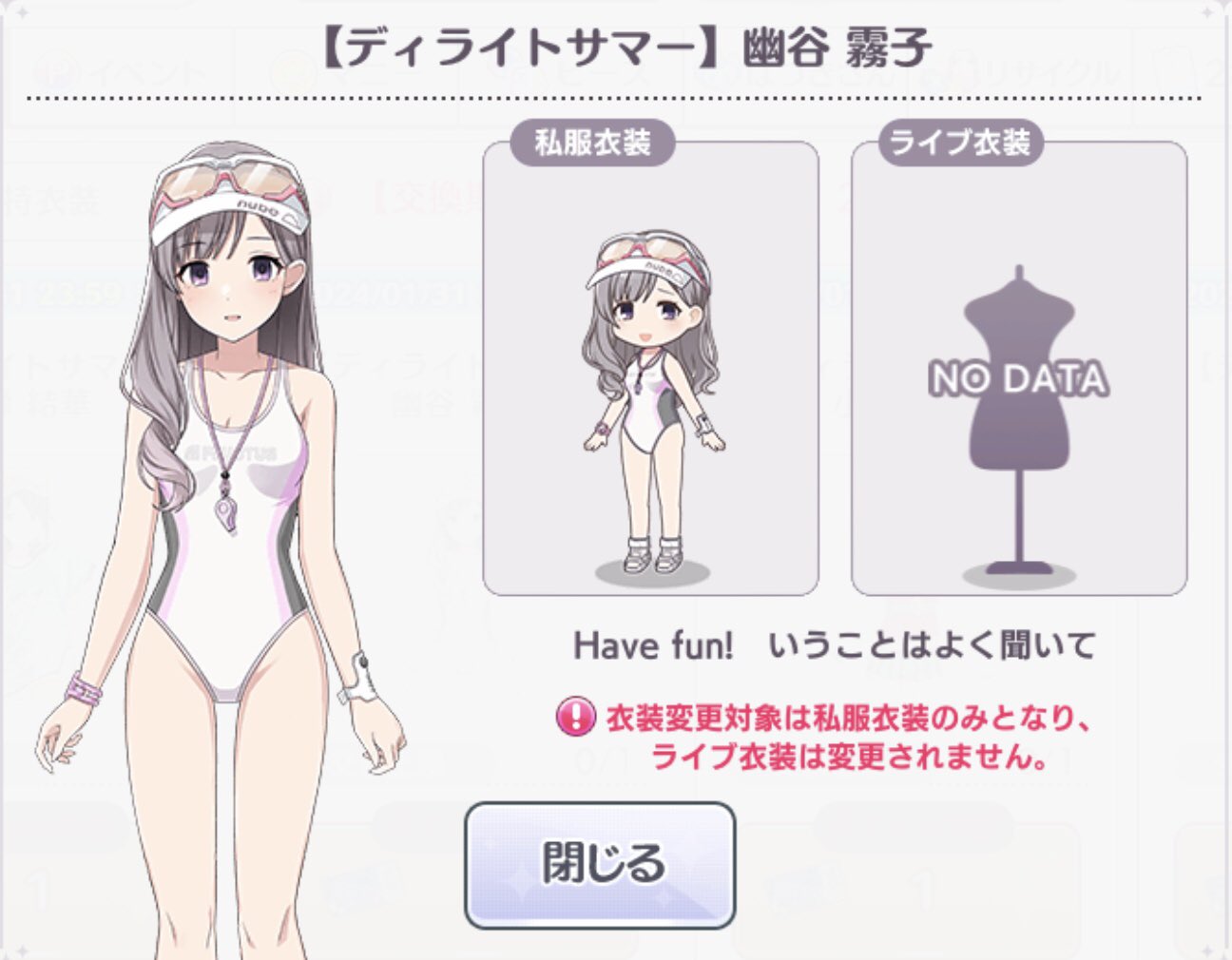Select the ライブ衣装 NO DATA mannequin panel
This screenshot has width=1232, height=960.
tap(1018, 369)
